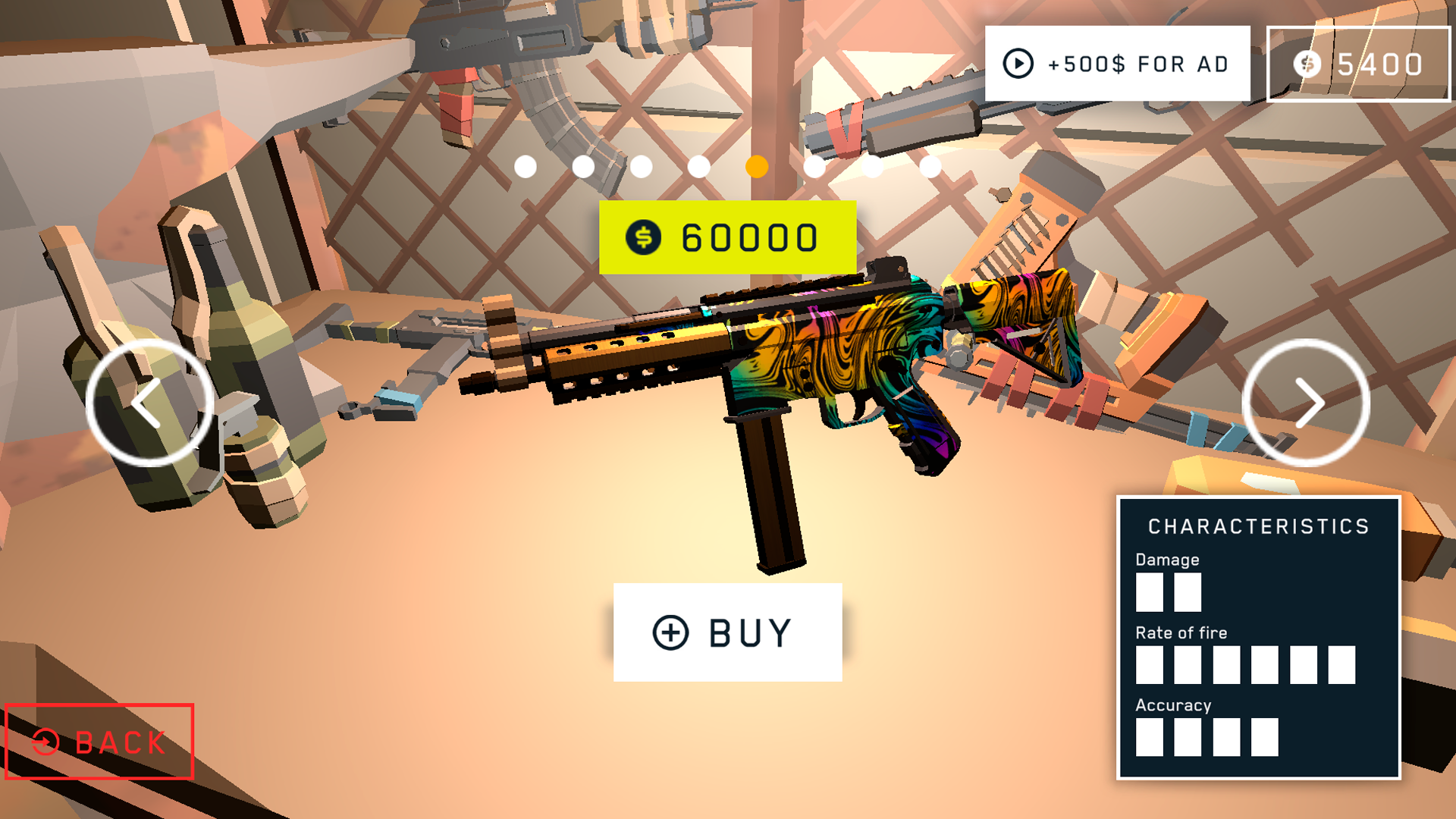Select the highlighted orange pagination dot
The height and width of the screenshot is (819, 1456).
tap(758, 165)
